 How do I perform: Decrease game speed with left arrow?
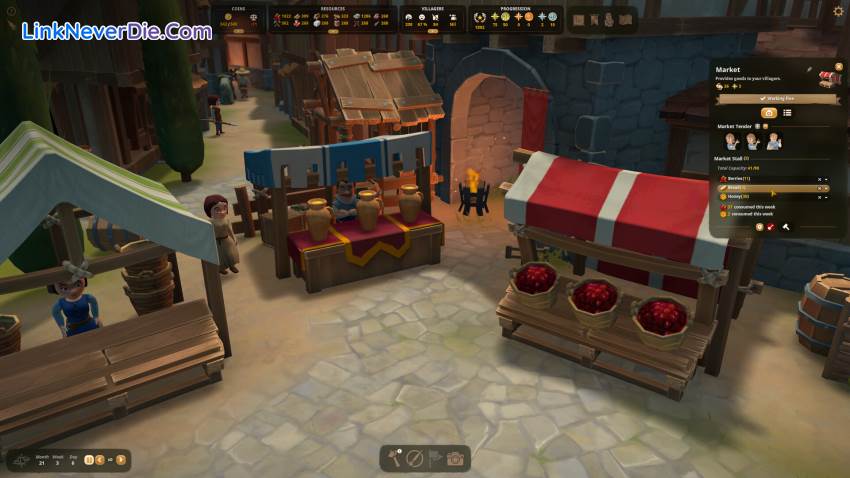click(101, 460)
